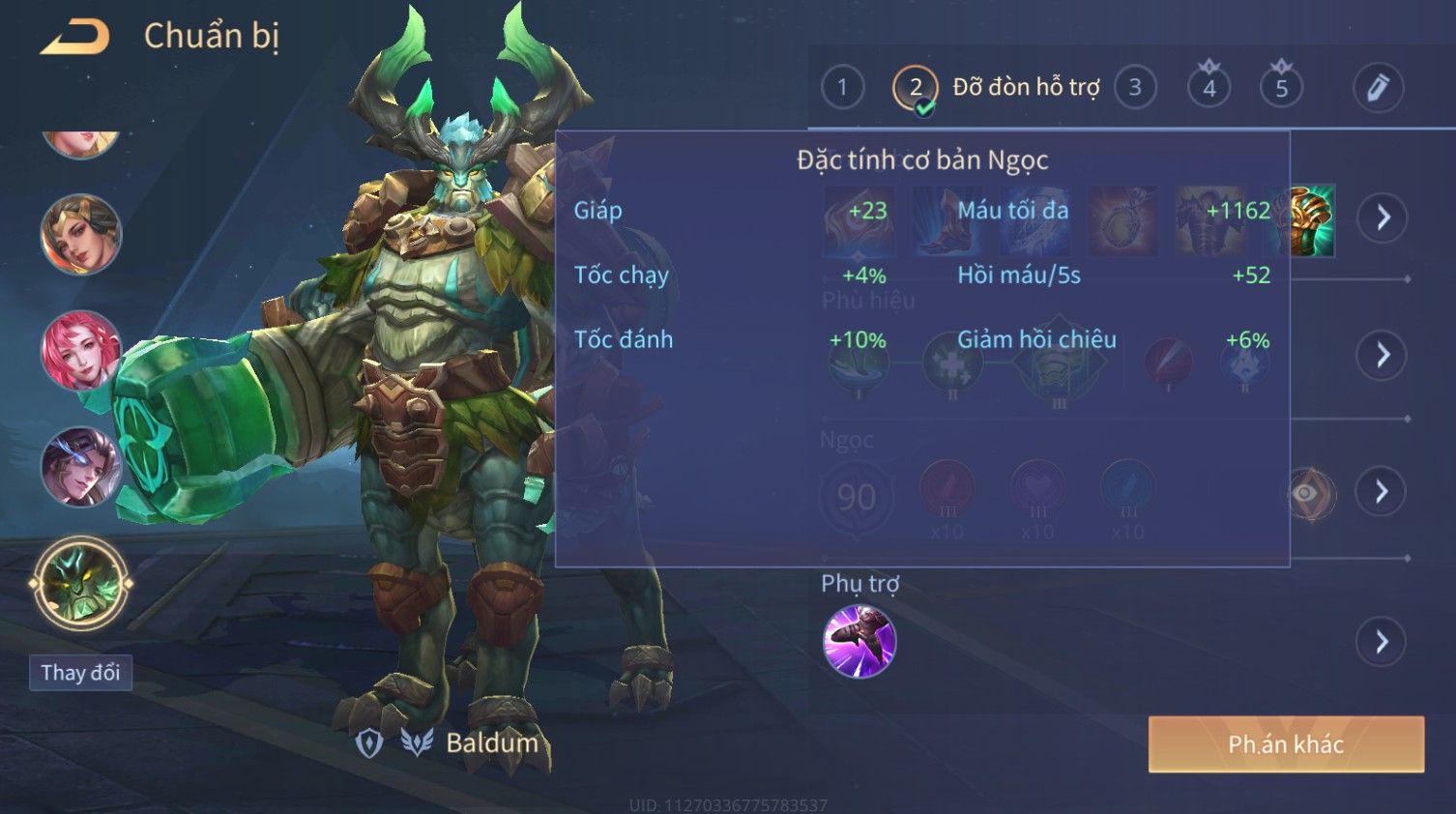Edit build name with pencil icon

1377,88
